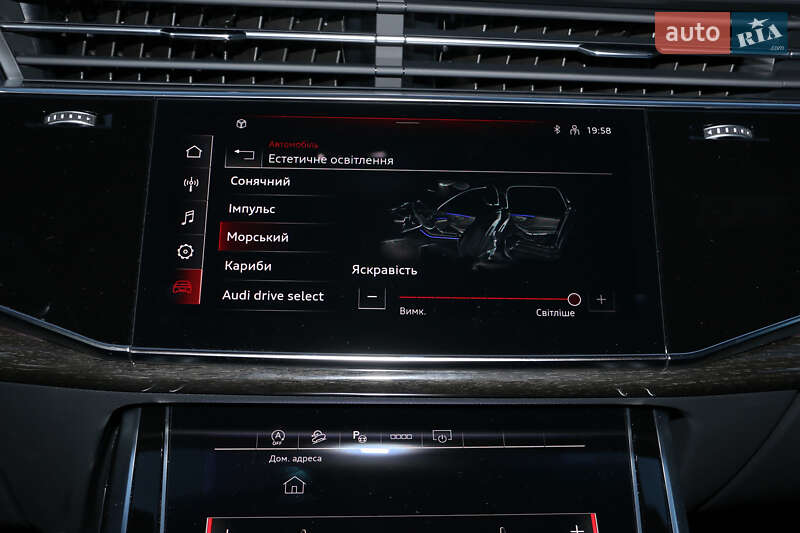Open the media music note section

pos(188,217)
